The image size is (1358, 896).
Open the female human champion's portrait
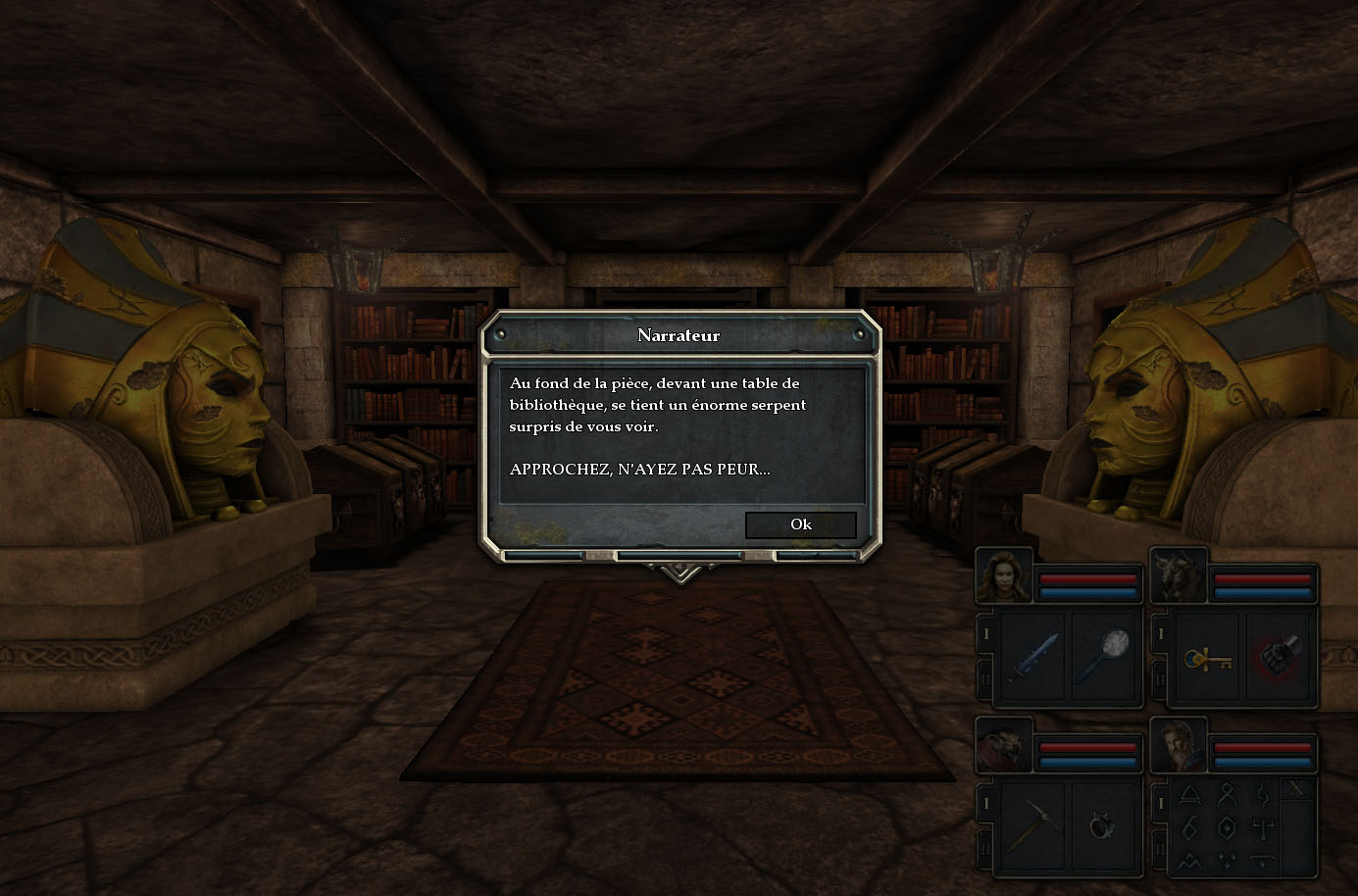(1004, 576)
